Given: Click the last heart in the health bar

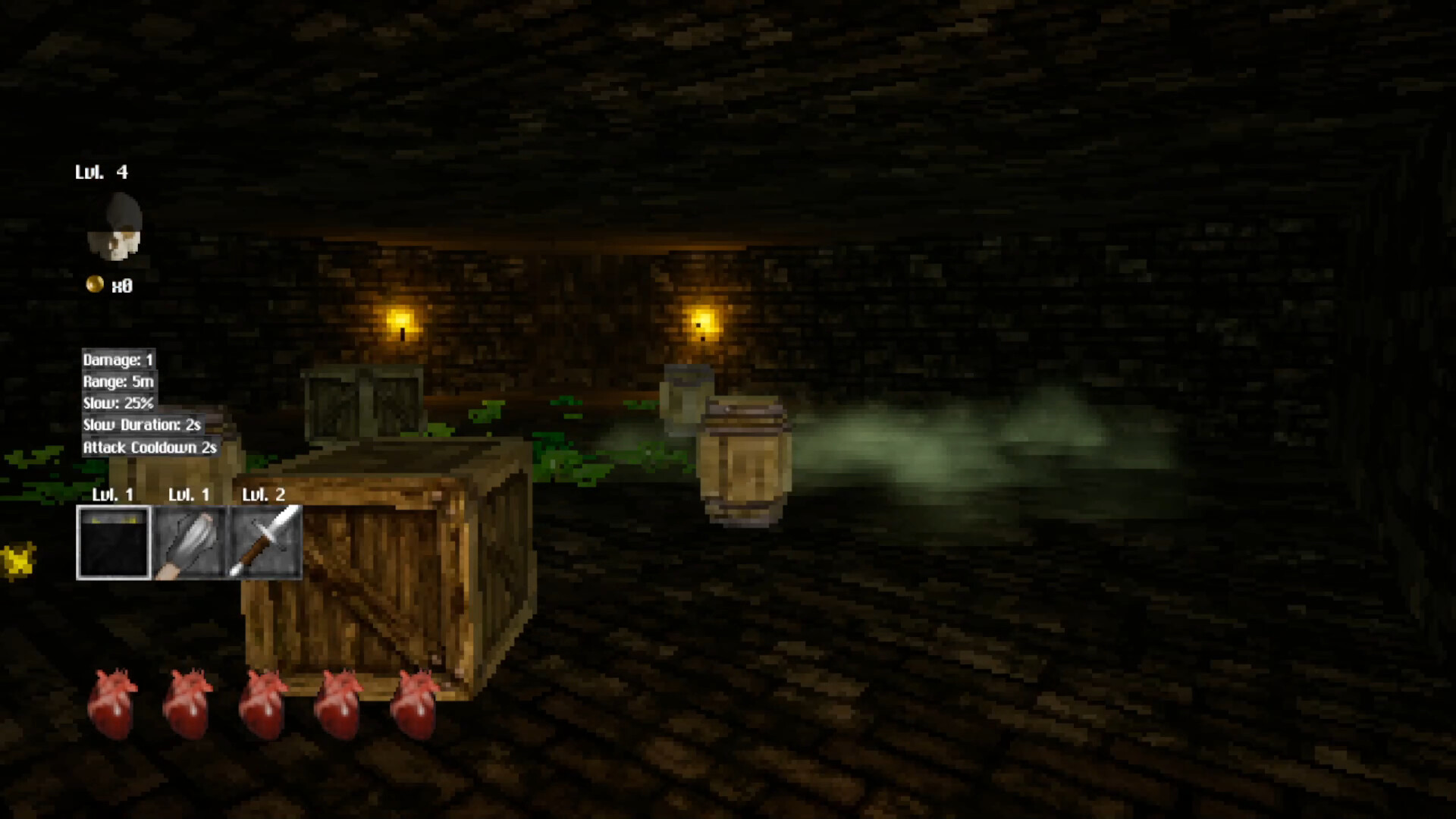Looking at the screenshot, I should click(x=413, y=701).
